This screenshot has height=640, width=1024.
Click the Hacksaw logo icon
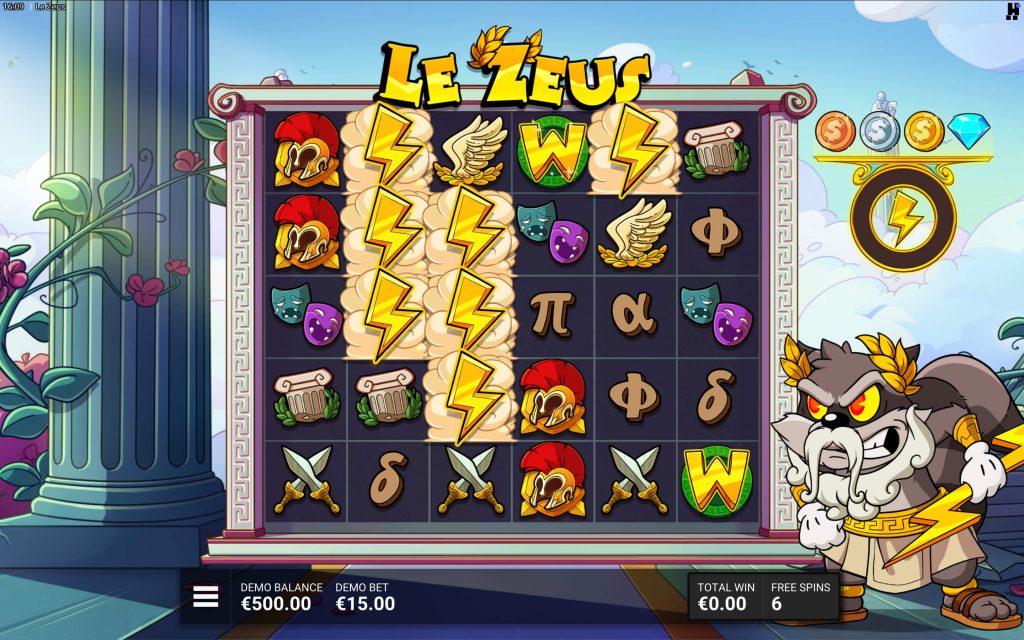pos(1012,11)
